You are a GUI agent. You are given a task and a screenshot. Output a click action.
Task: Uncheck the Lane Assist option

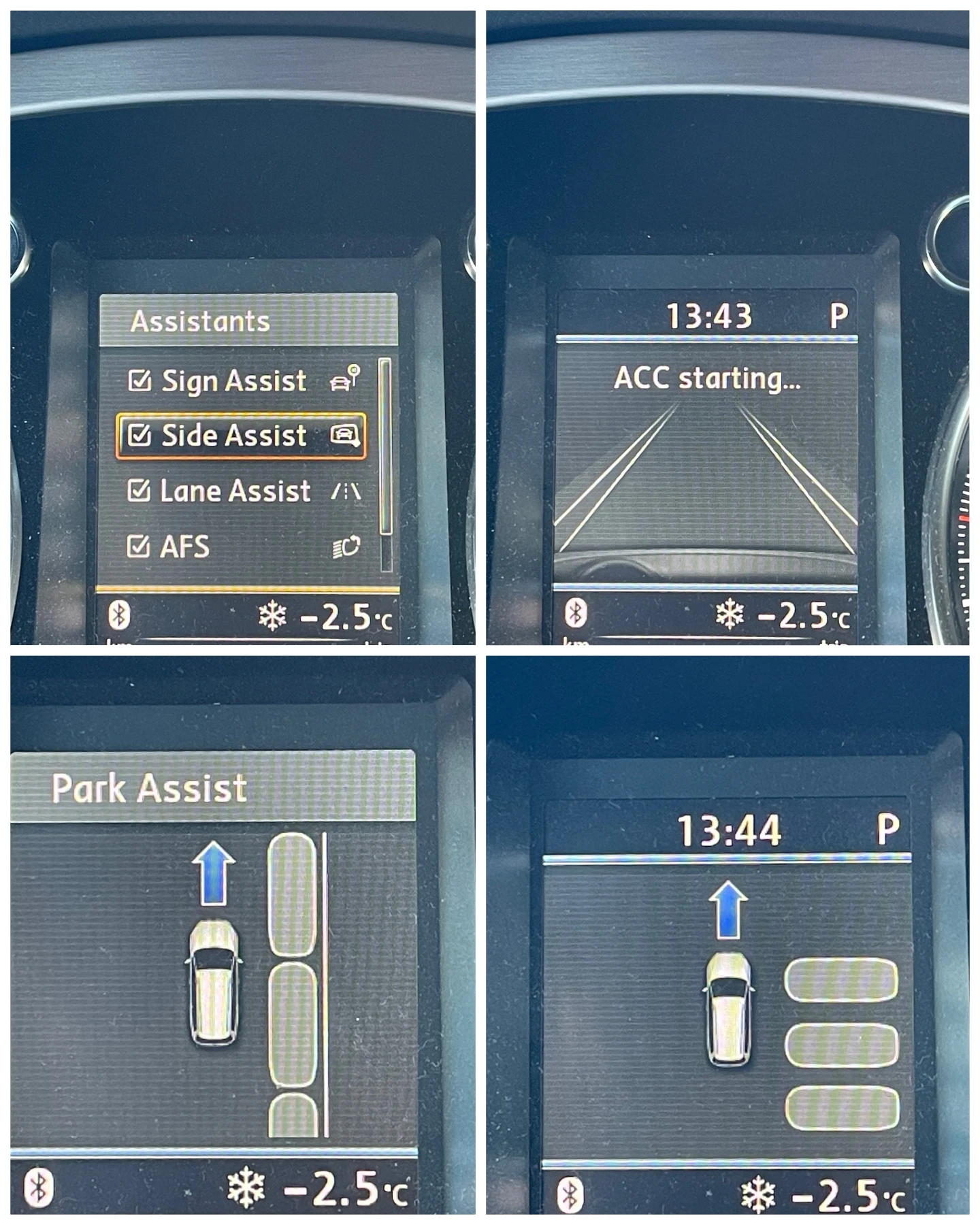(x=140, y=491)
